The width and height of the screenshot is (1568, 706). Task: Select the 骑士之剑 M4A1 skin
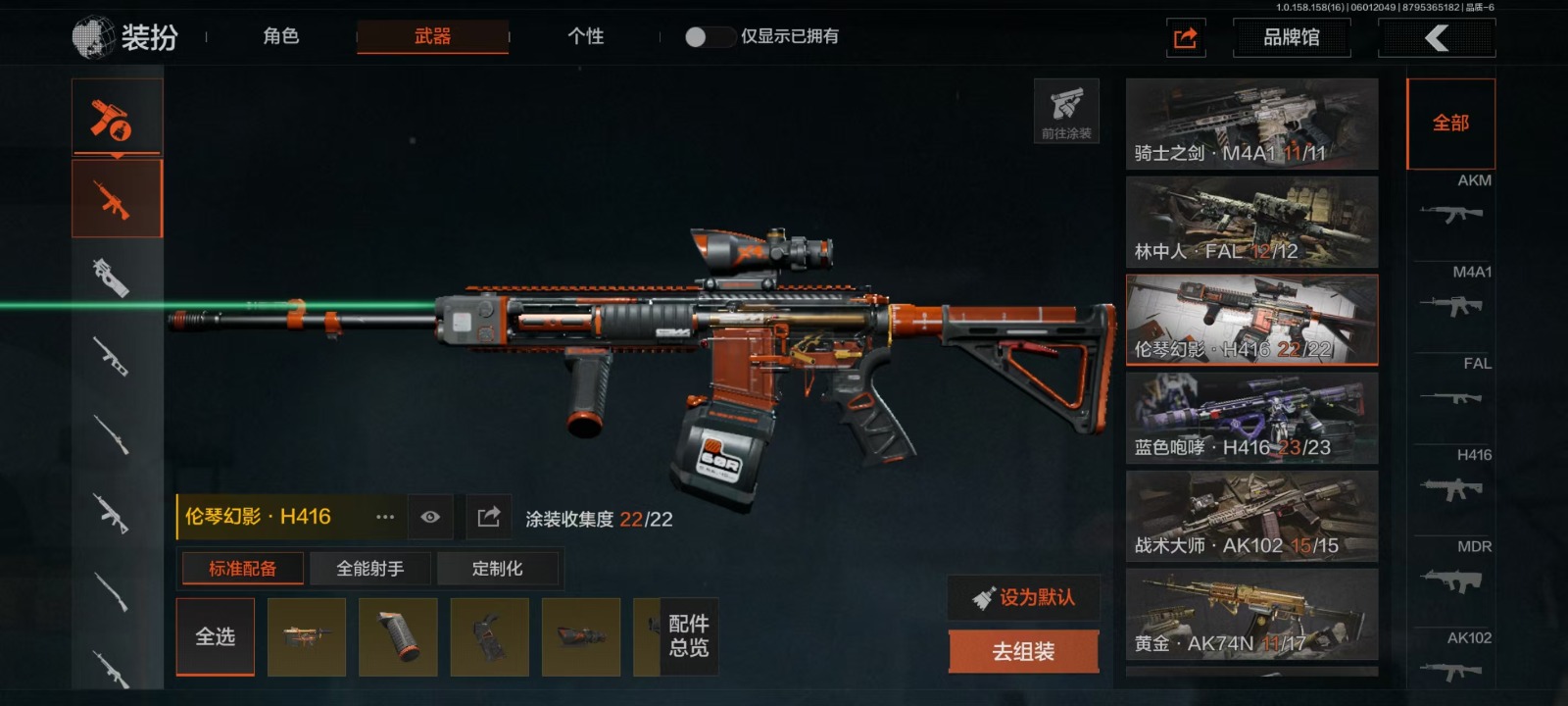pyautogui.click(x=1251, y=125)
